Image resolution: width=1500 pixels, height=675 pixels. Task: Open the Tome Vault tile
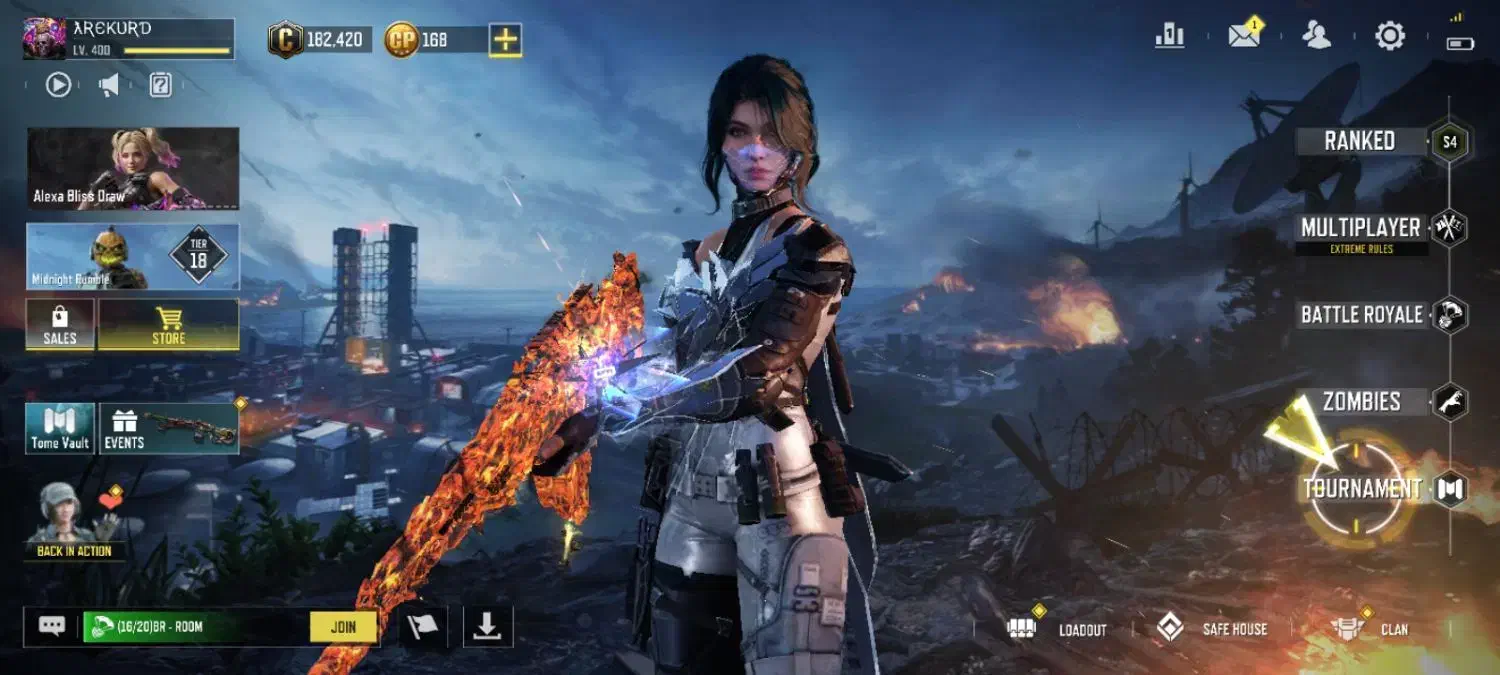[60, 429]
